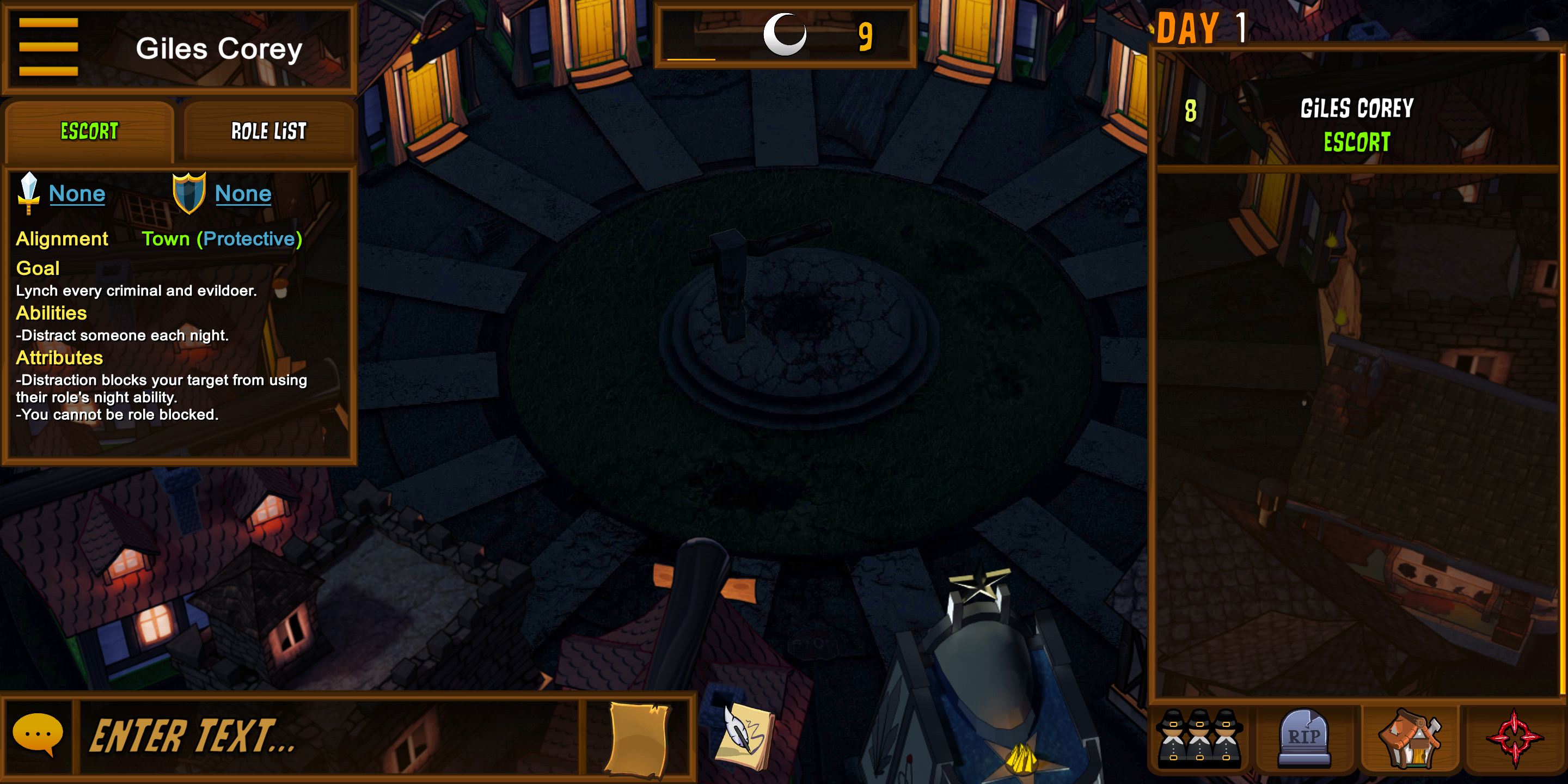
Task: Click the moon icon on the night timer
Action: (785, 35)
